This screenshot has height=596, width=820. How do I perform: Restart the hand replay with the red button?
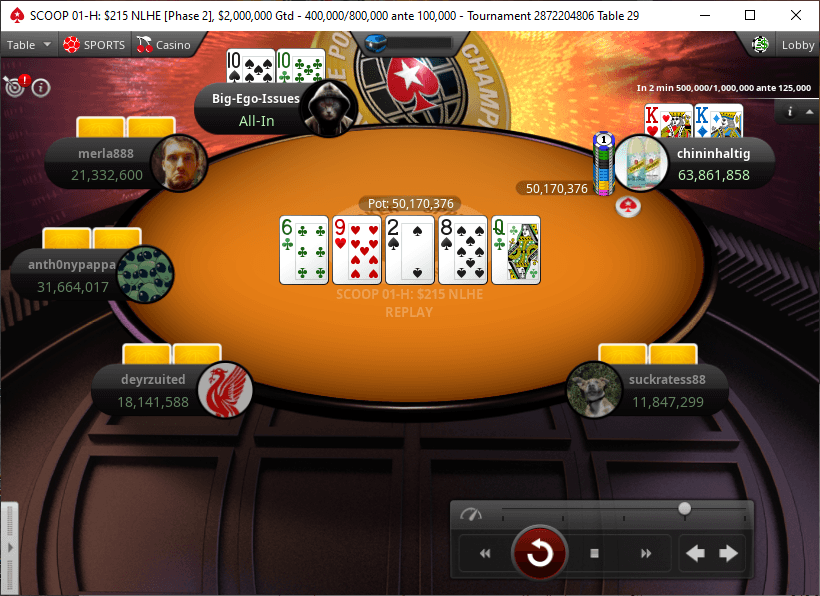click(540, 552)
